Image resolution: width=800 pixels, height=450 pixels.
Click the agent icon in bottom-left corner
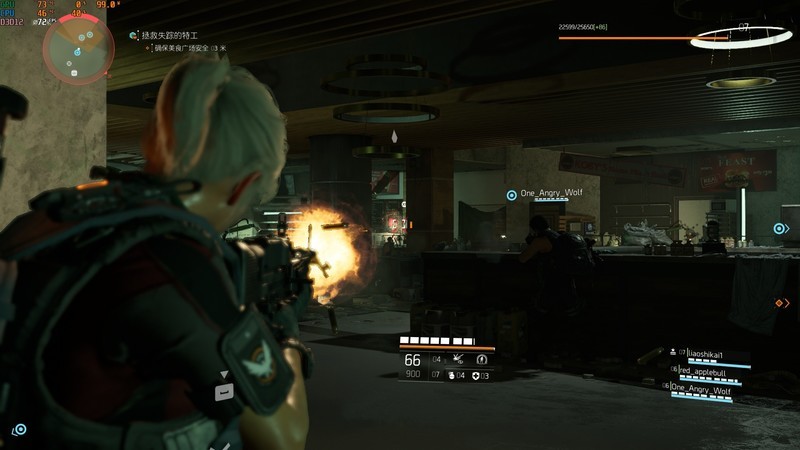point(19,429)
